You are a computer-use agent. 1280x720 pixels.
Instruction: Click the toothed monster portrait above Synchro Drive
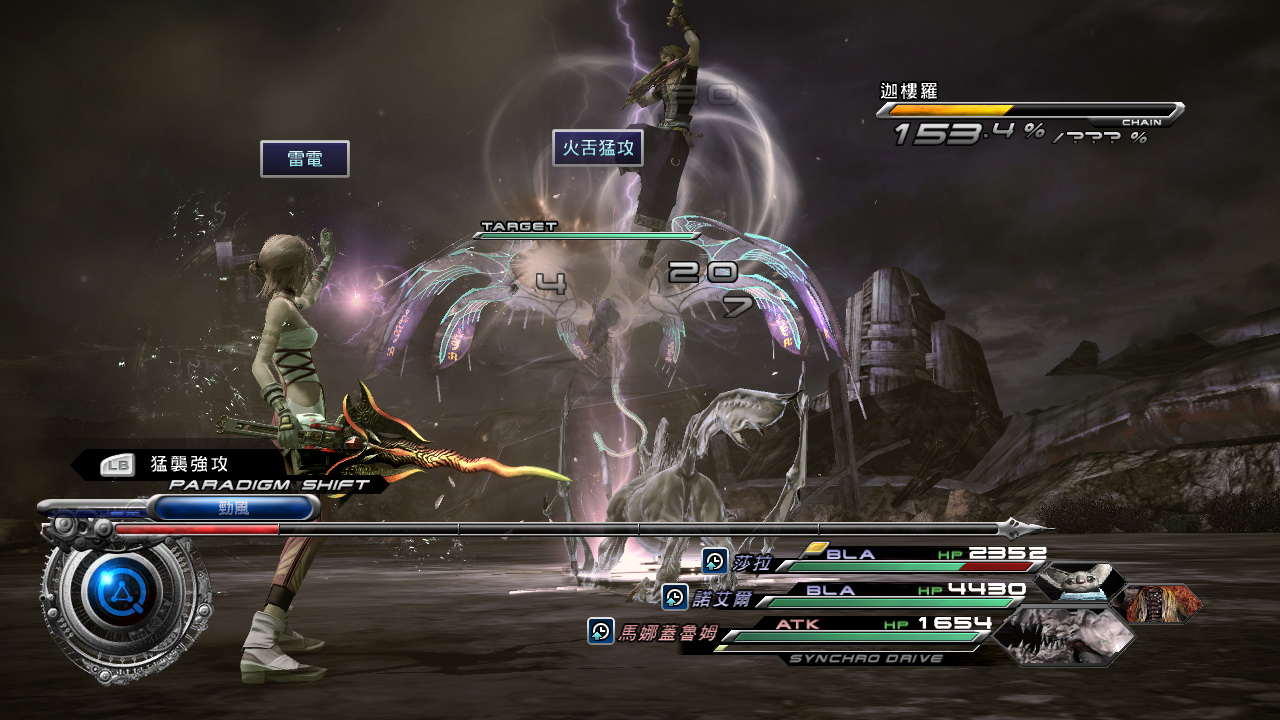coord(1062,633)
